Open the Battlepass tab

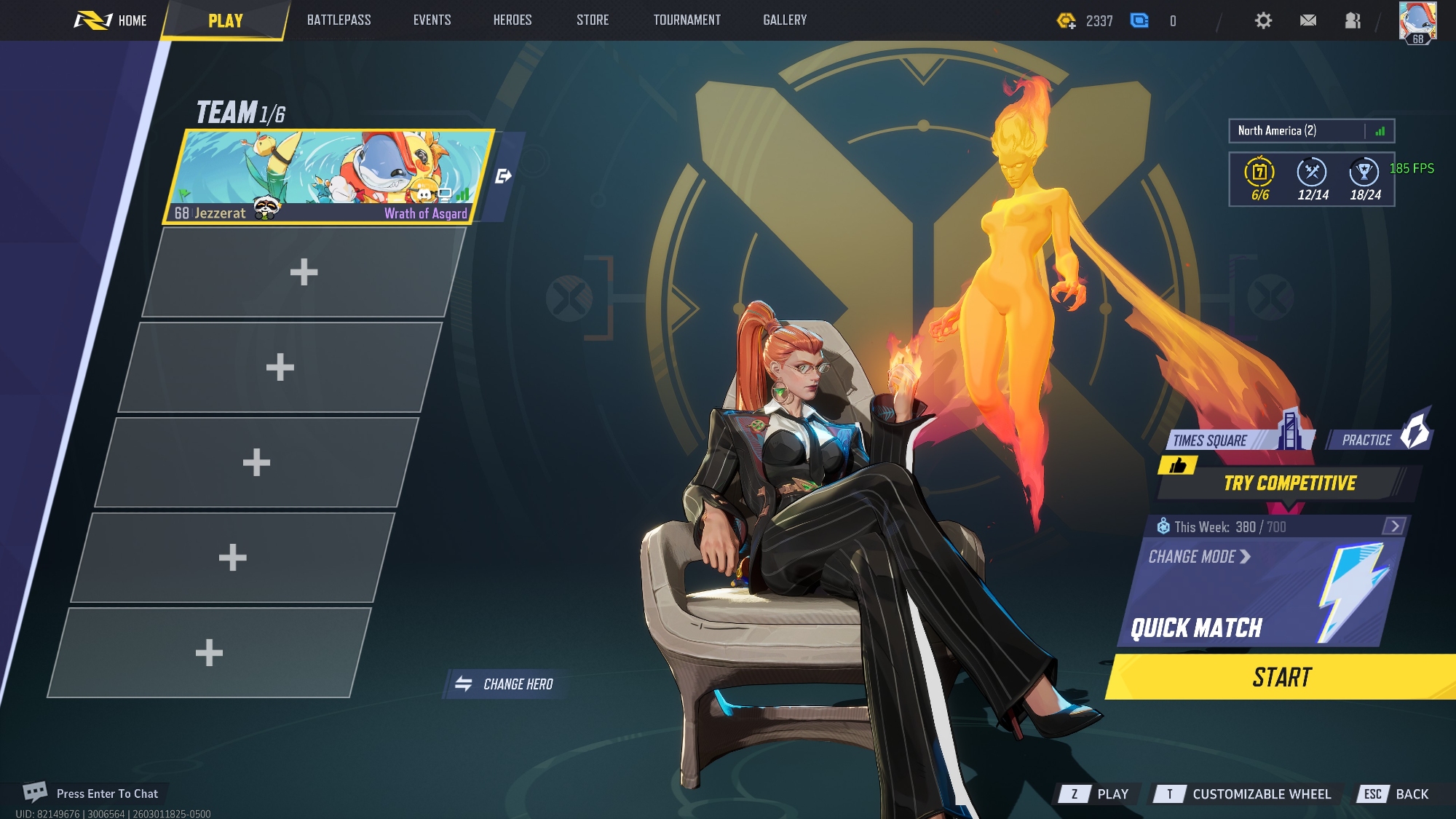(x=339, y=20)
